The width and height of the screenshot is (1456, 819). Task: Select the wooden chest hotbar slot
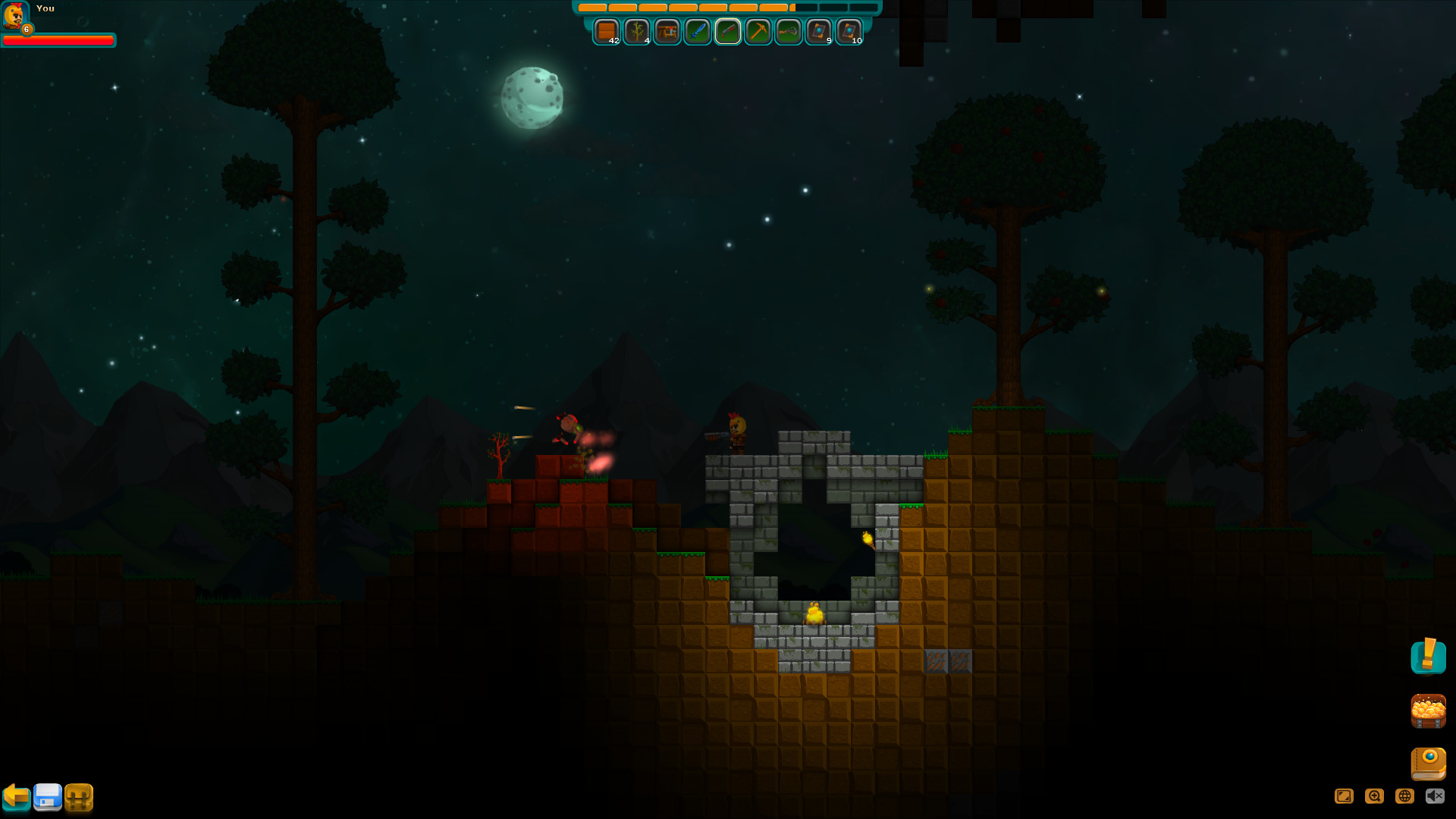pos(607,32)
